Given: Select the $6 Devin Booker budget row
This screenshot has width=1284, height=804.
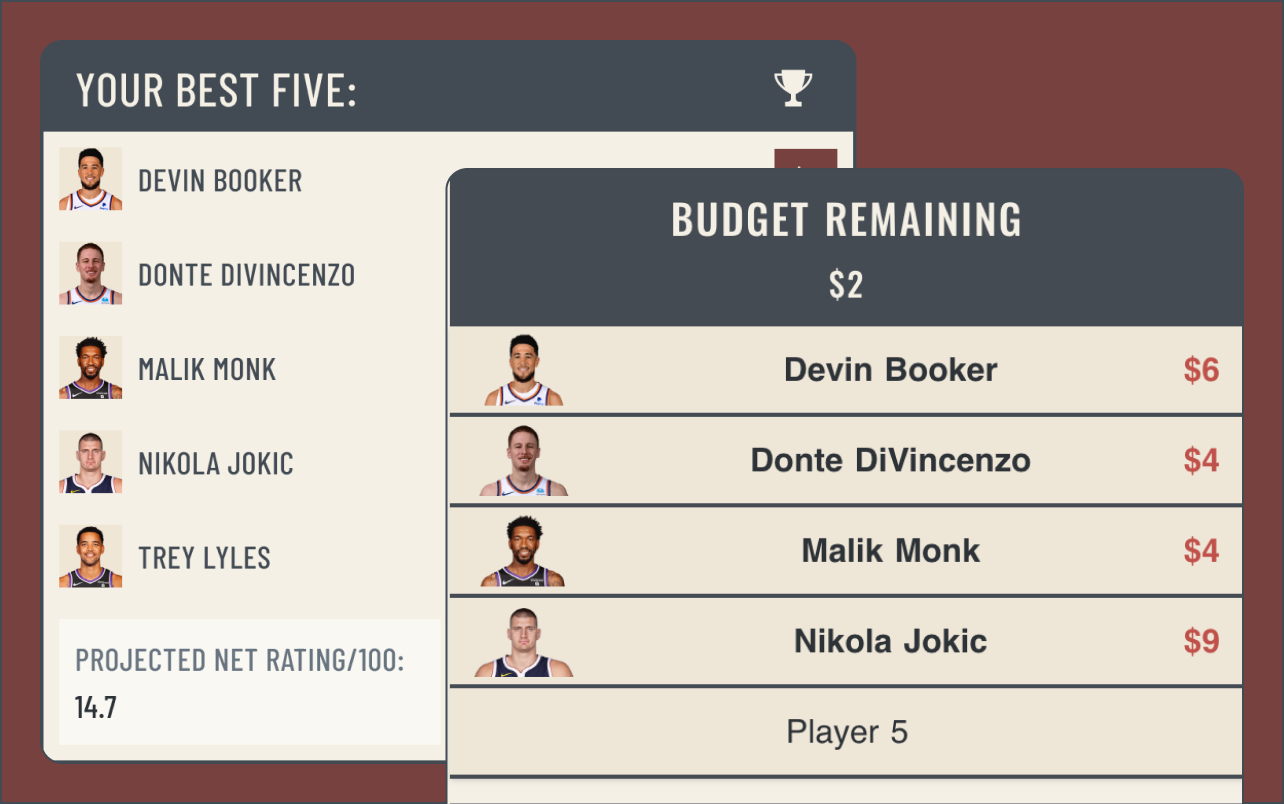Looking at the screenshot, I should pyautogui.click(x=846, y=370).
